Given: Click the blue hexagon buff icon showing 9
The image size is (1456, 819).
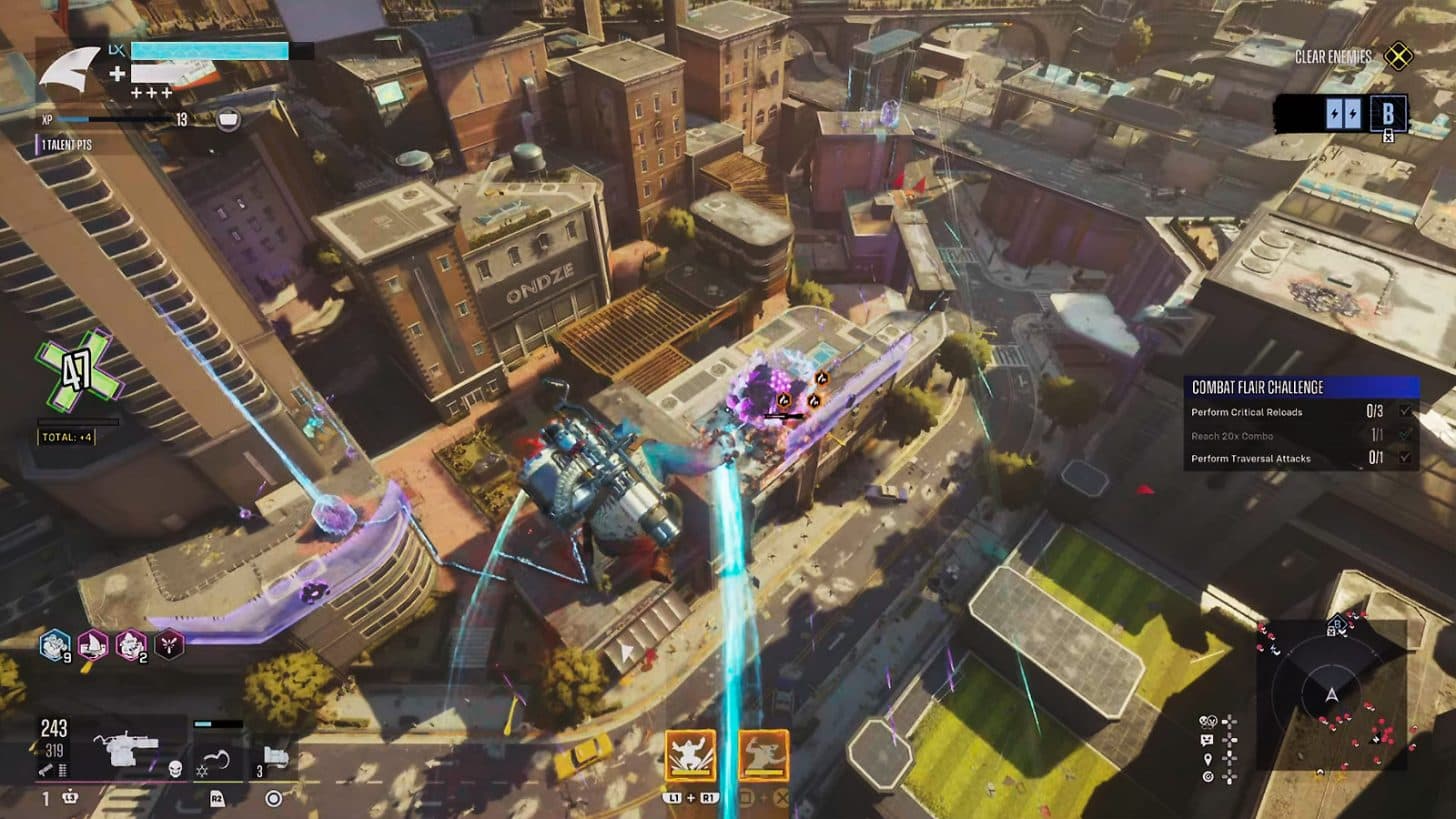Looking at the screenshot, I should (55, 645).
